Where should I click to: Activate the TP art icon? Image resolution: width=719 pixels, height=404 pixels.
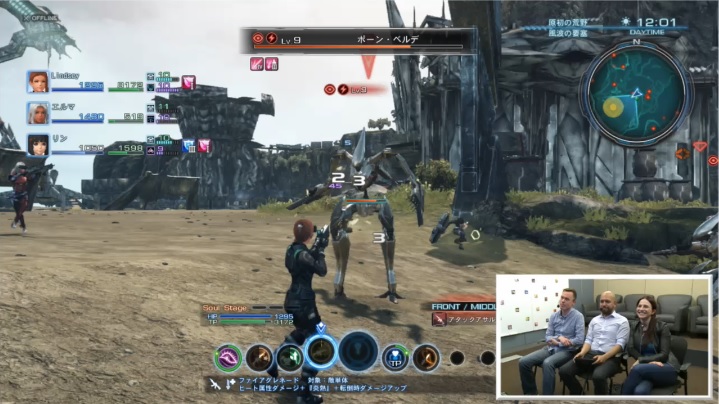395,357
